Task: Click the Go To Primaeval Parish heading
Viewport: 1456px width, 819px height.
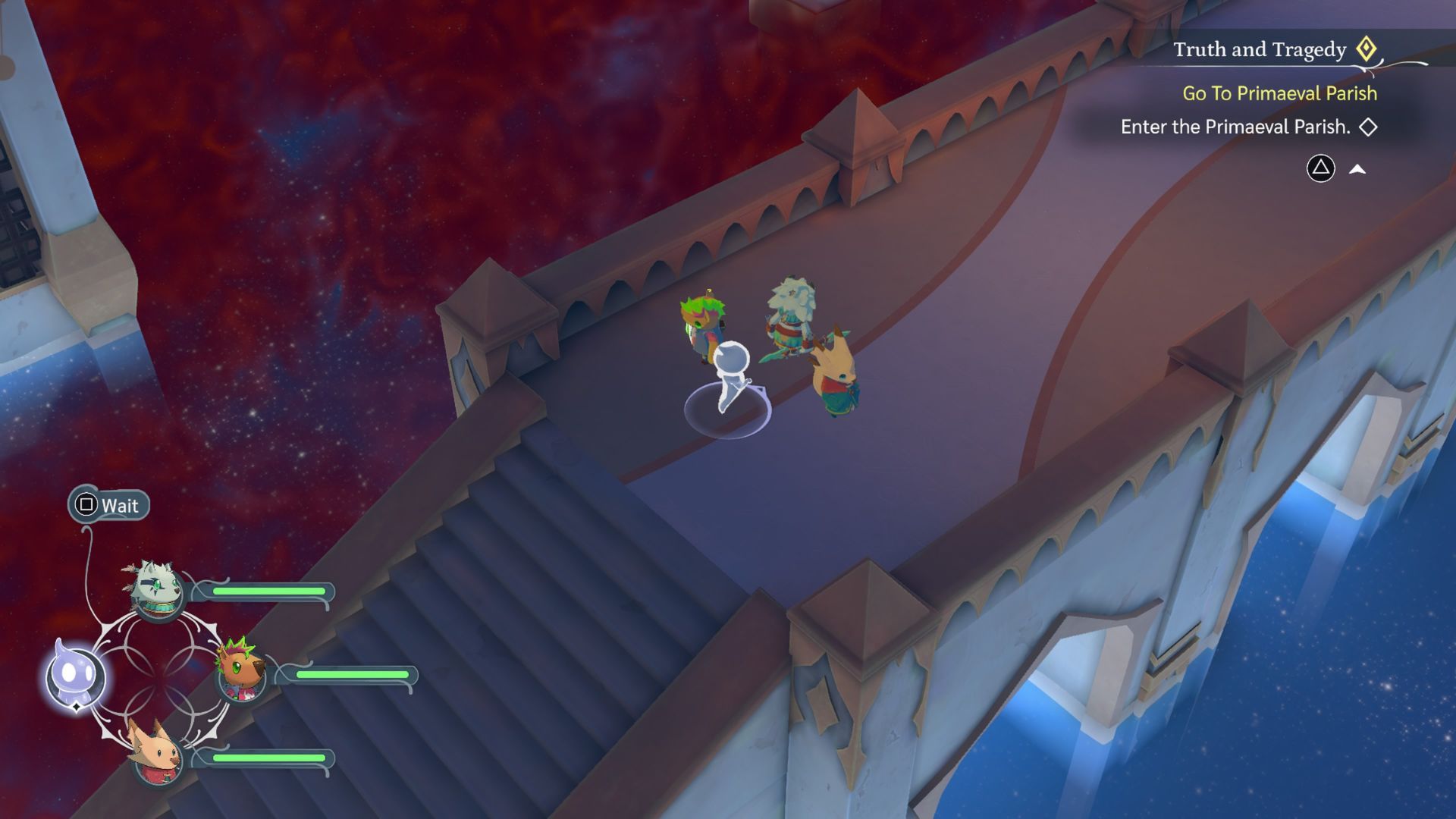Action: point(1279,93)
